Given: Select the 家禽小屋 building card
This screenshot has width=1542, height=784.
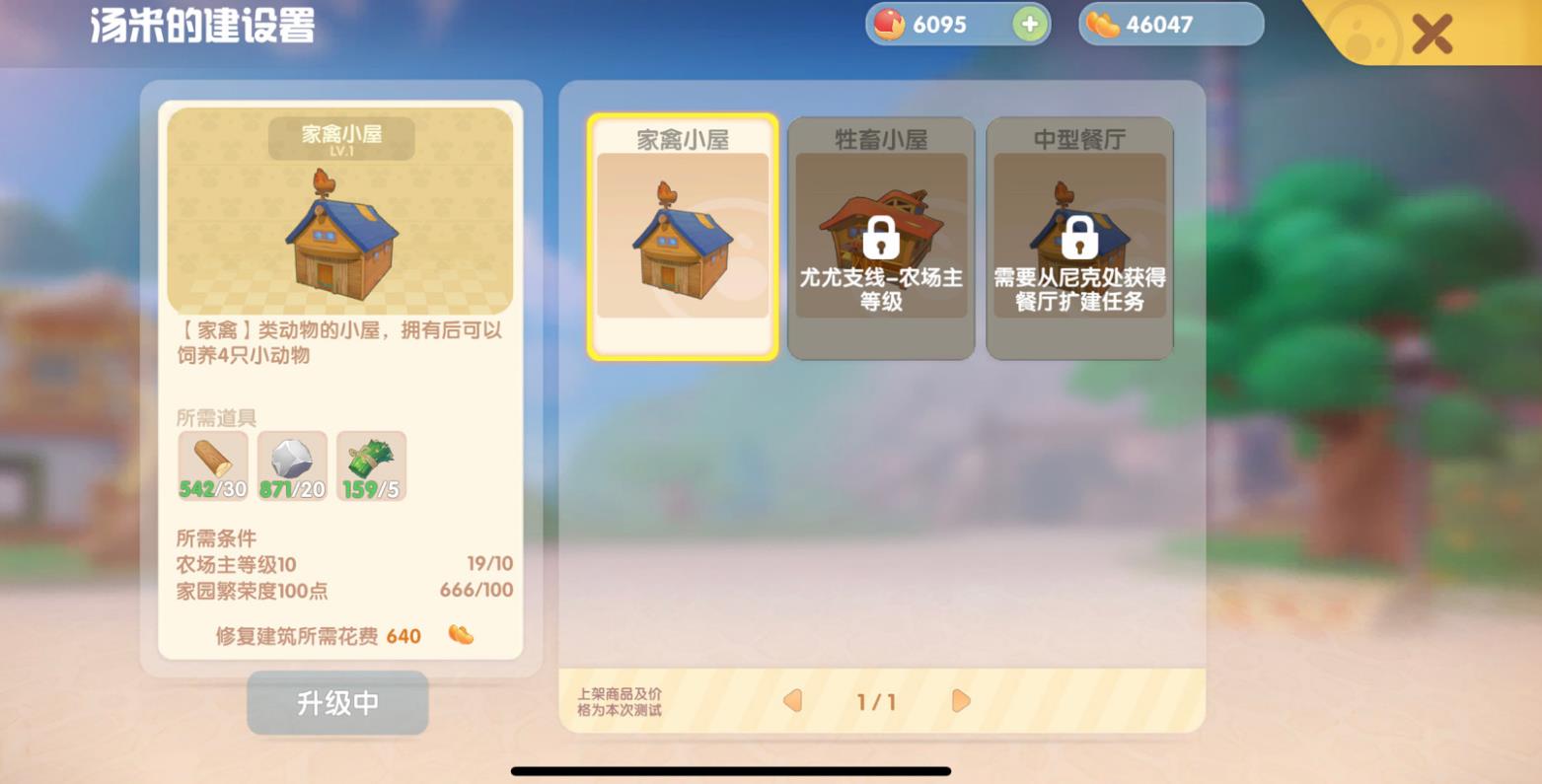Looking at the screenshot, I should tap(682, 239).
